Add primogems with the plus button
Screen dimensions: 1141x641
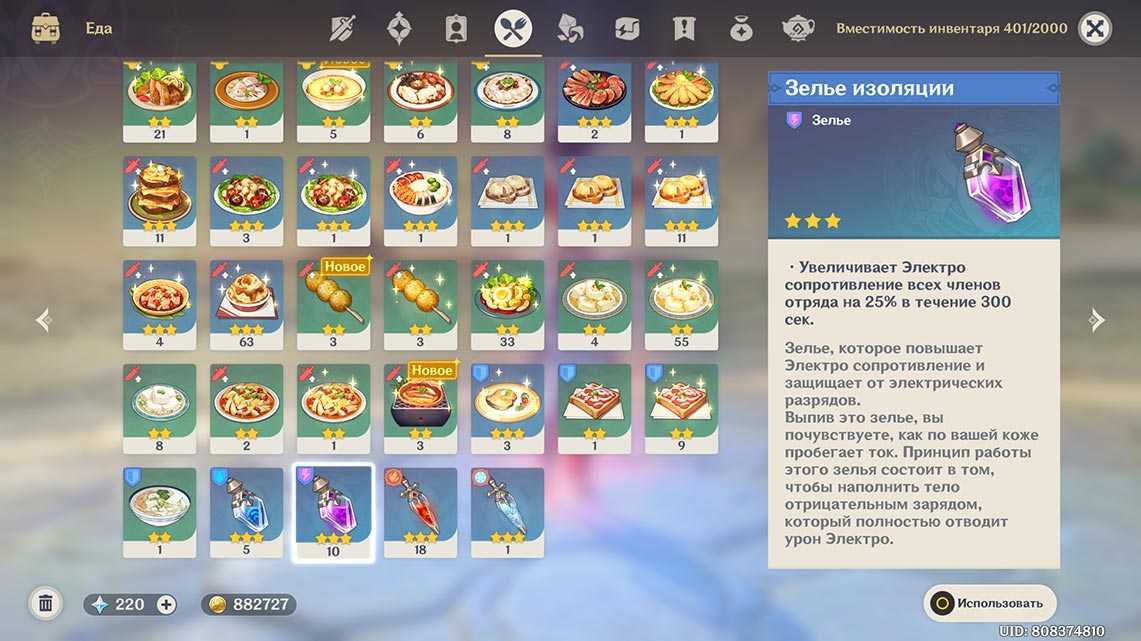pos(166,604)
